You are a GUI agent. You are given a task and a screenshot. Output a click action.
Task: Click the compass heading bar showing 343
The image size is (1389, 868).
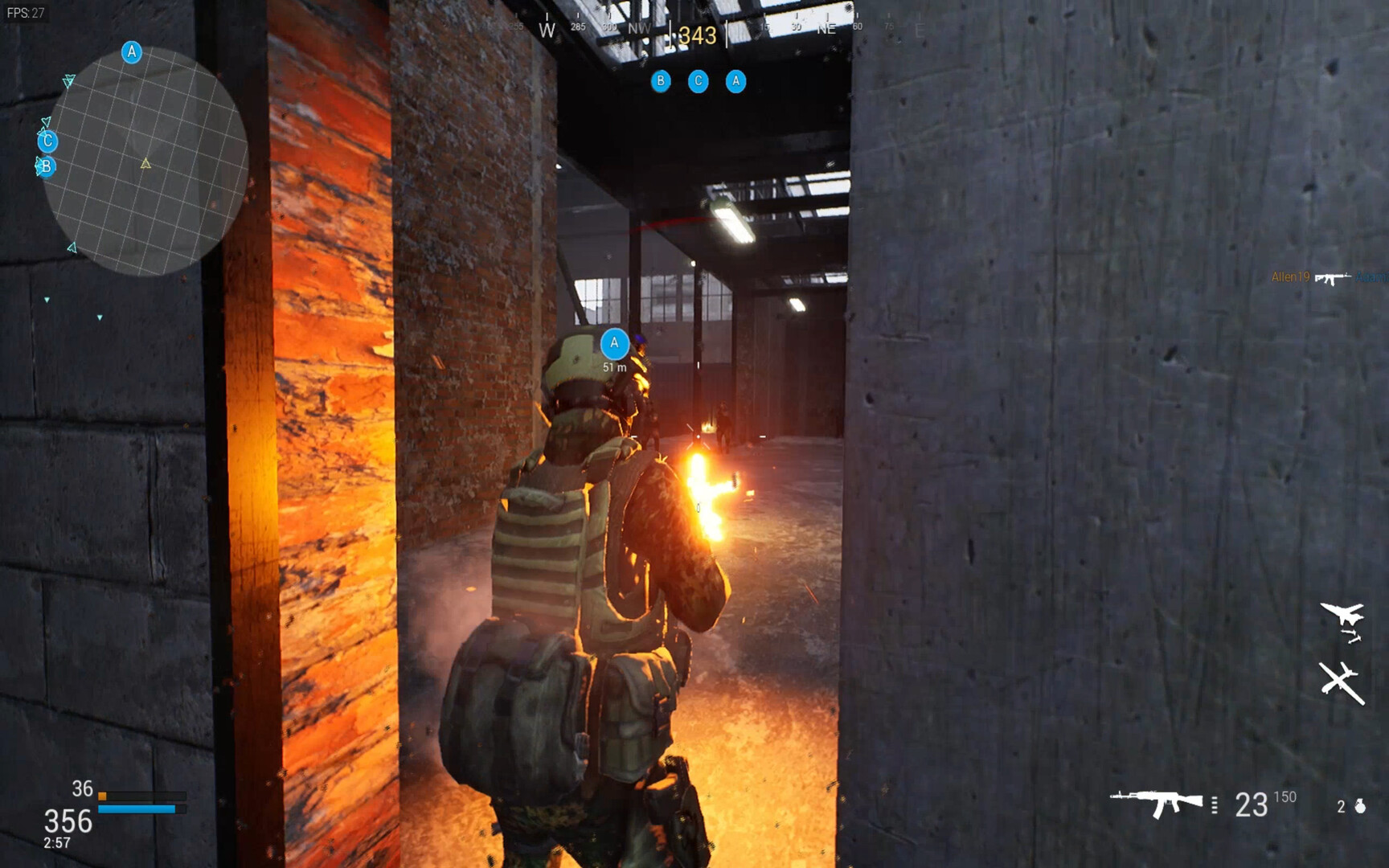click(696, 34)
